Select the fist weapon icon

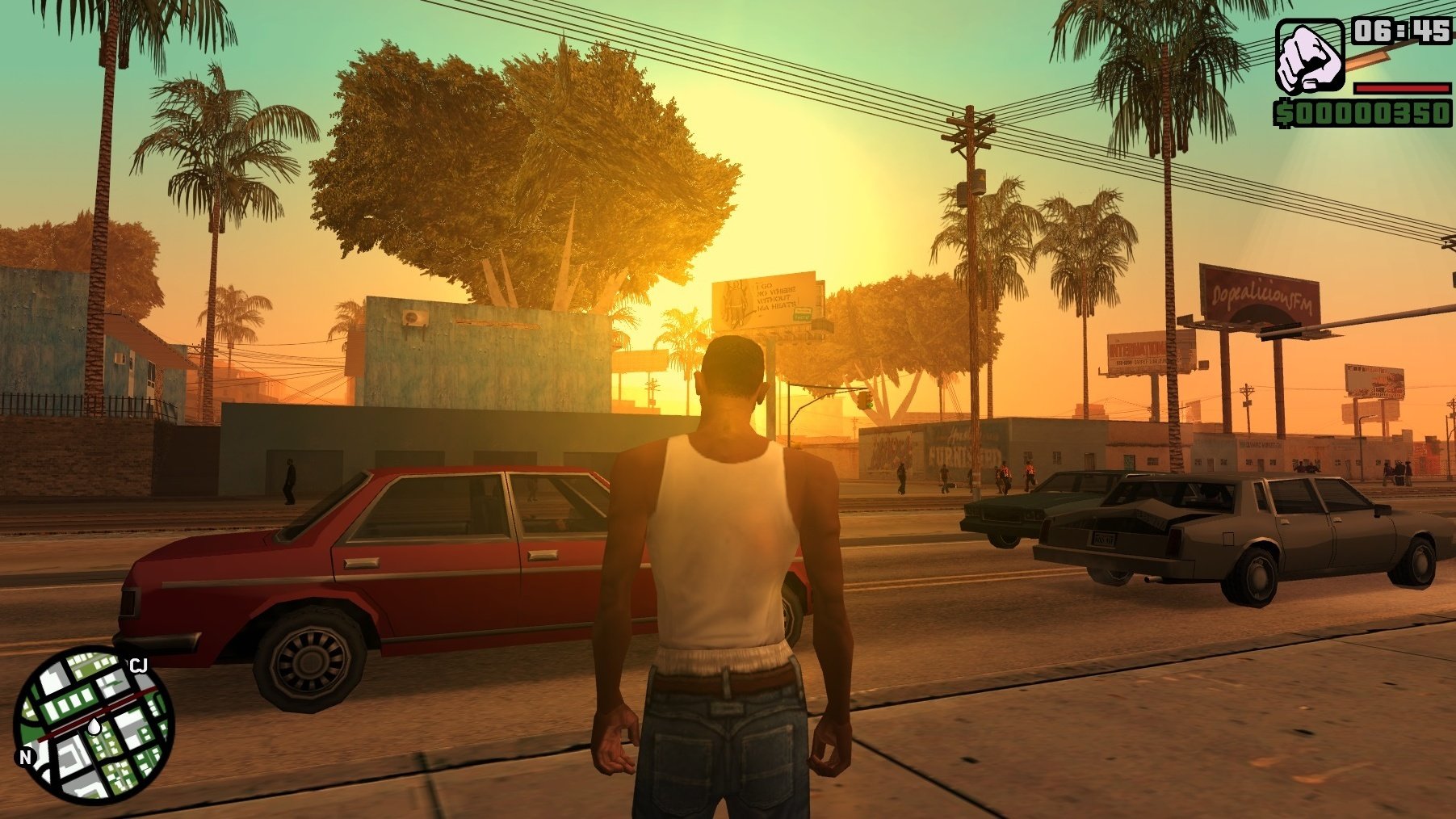pos(1308,57)
